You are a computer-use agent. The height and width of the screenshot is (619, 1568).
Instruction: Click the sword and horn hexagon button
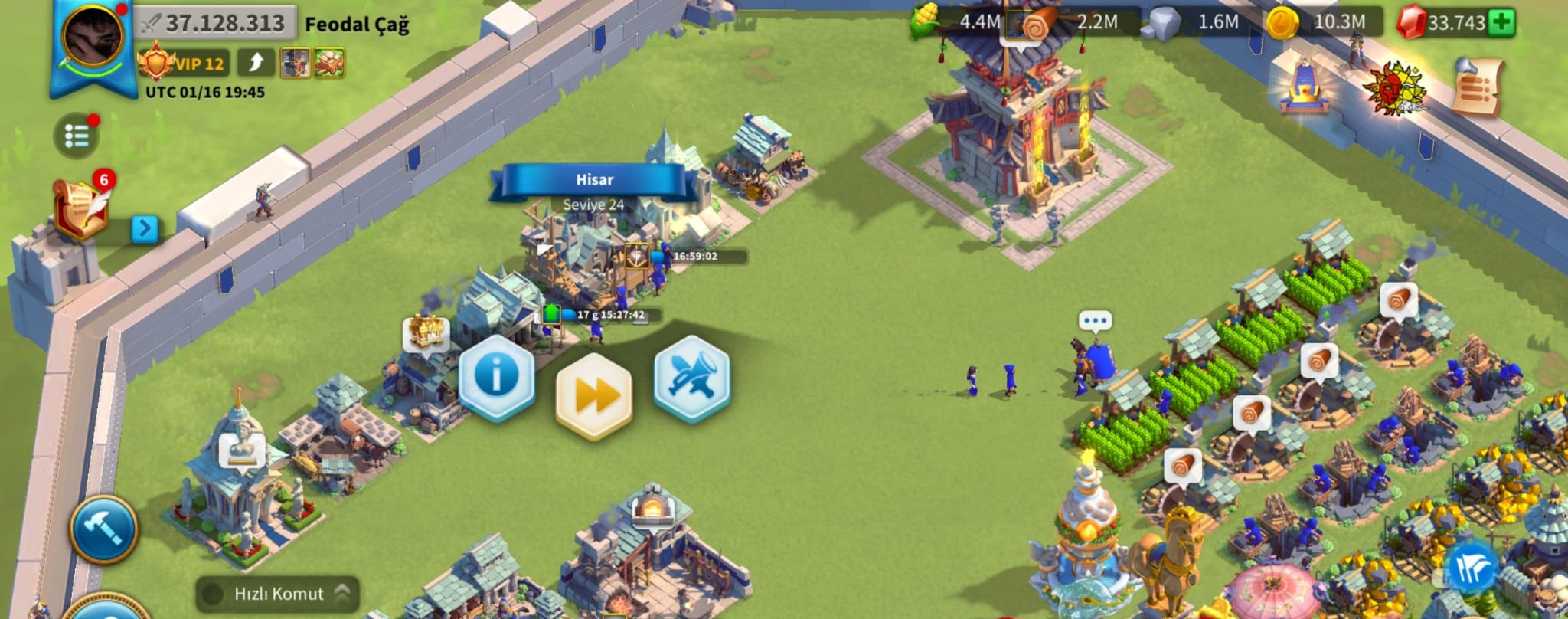click(691, 377)
